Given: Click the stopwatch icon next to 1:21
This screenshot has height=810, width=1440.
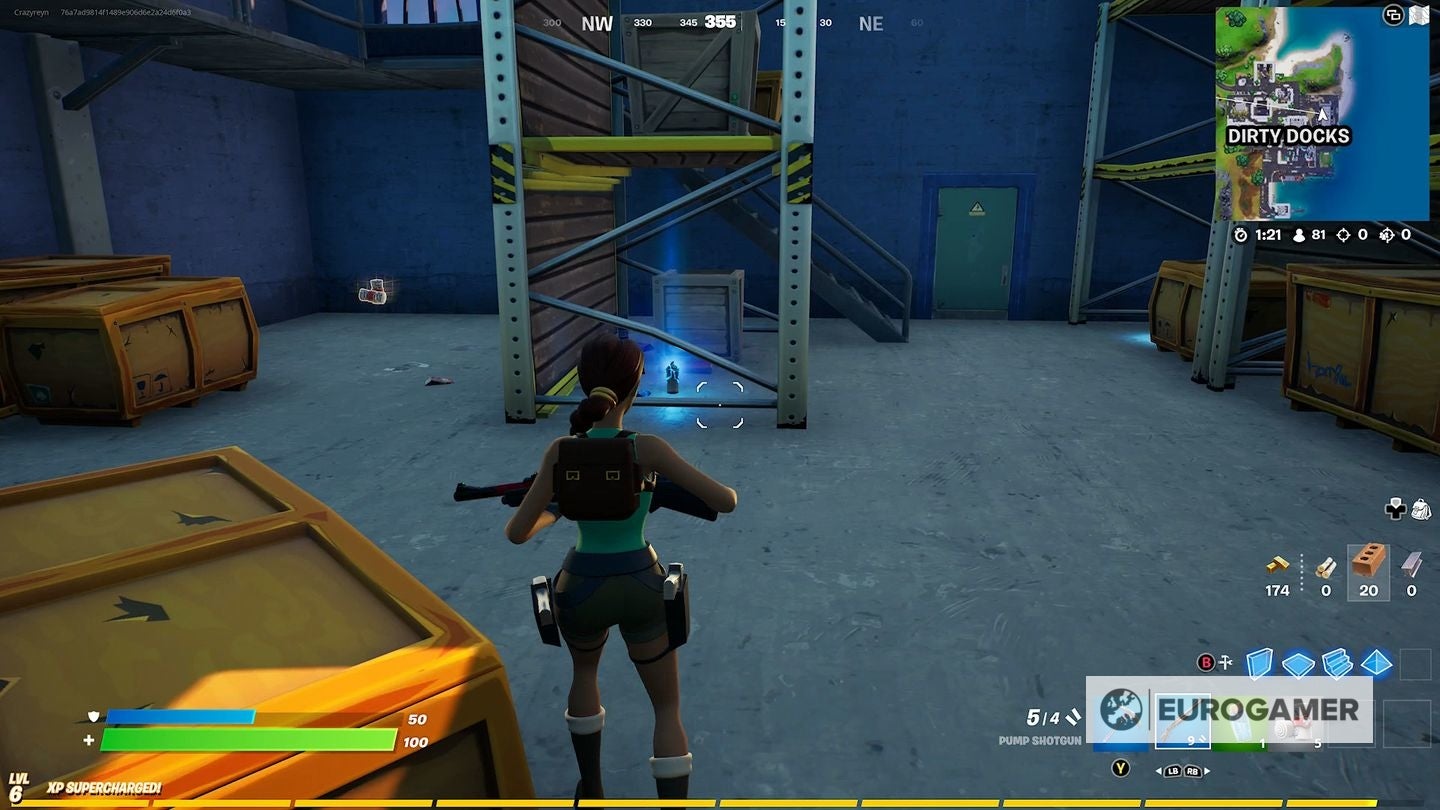Looking at the screenshot, I should tap(1241, 235).
